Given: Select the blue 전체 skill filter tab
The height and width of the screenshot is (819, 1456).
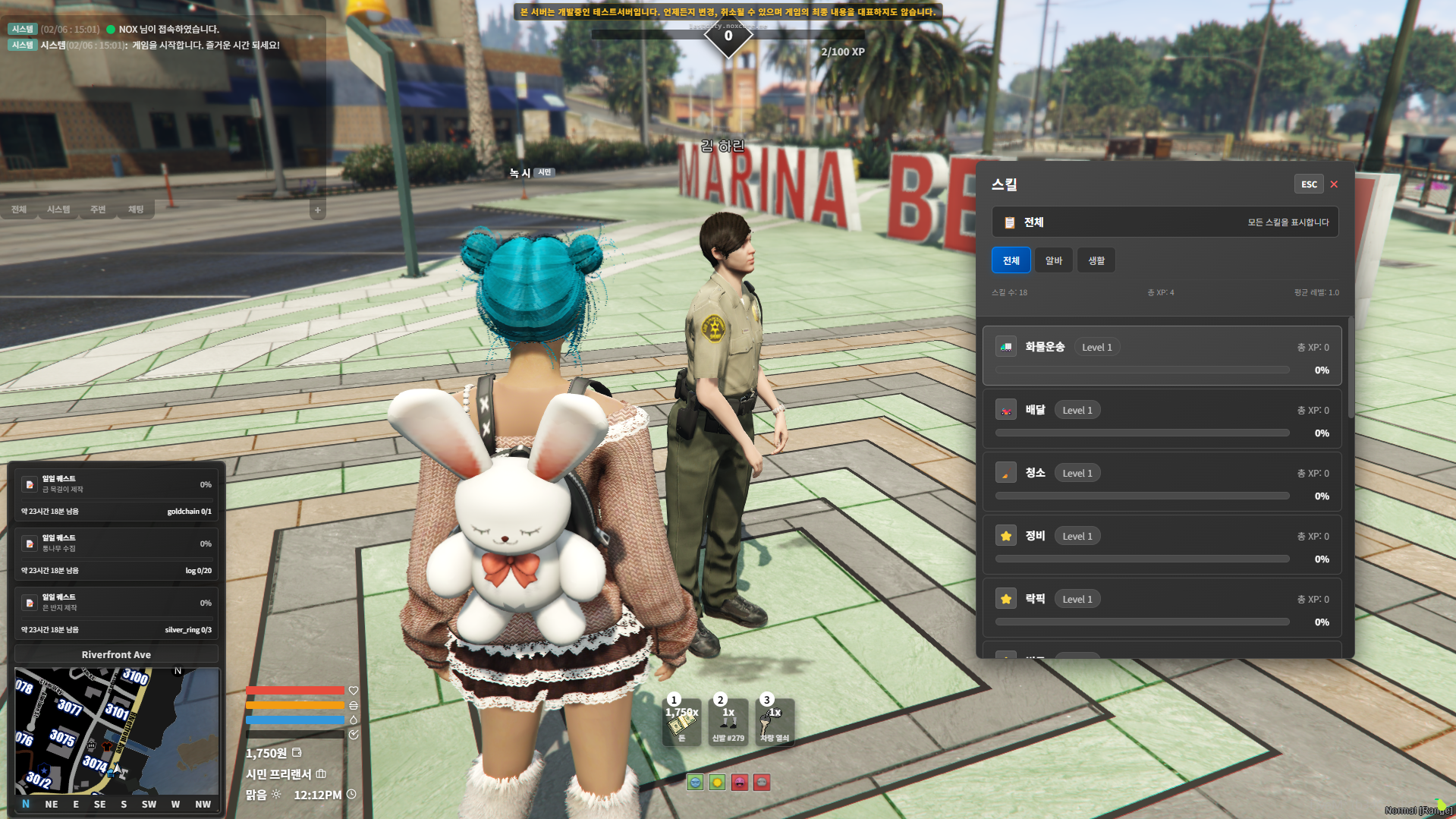Looking at the screenshot, I should coord(1011,260).
